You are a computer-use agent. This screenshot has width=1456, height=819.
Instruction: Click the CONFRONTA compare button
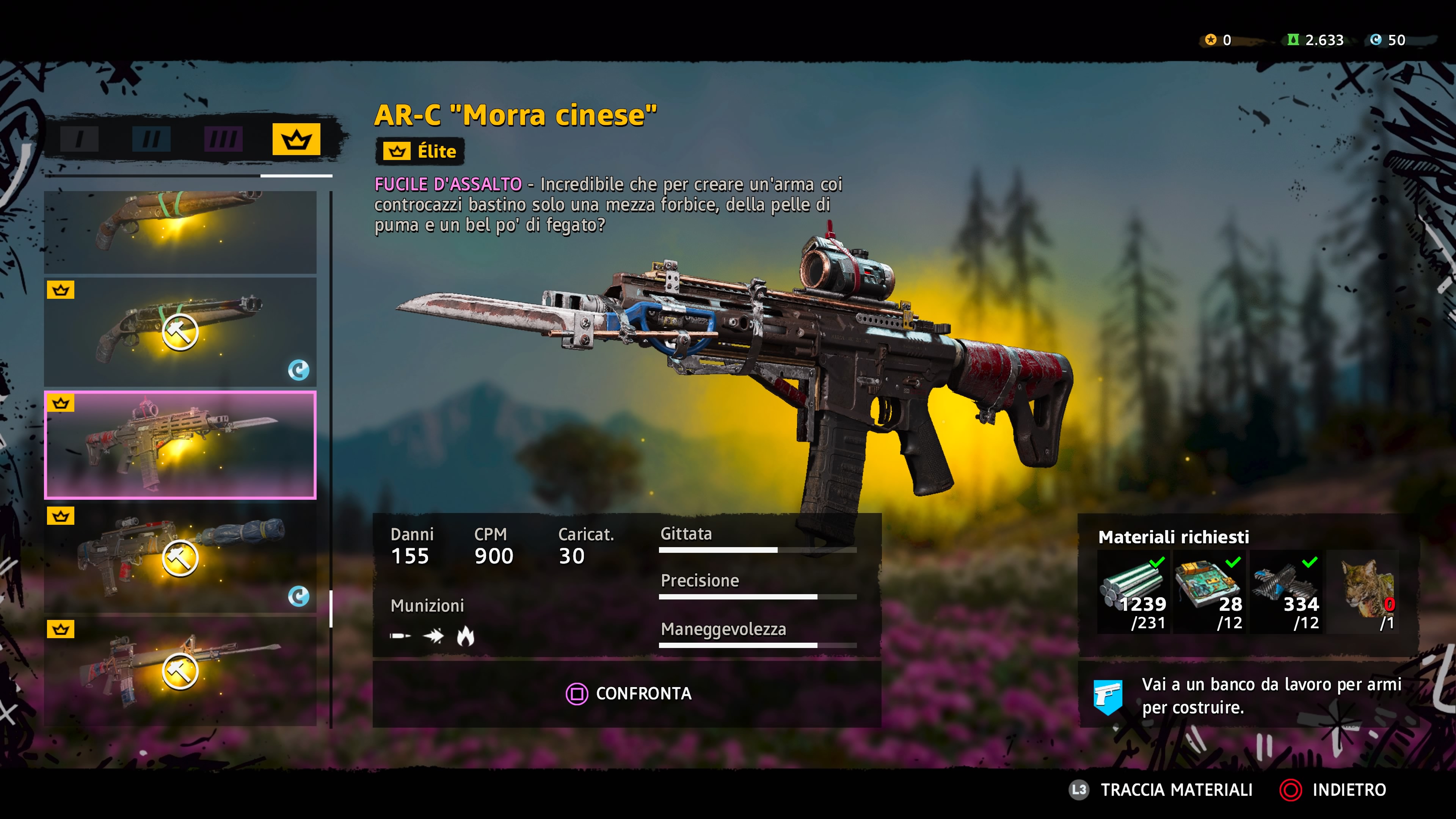point(628,693)
